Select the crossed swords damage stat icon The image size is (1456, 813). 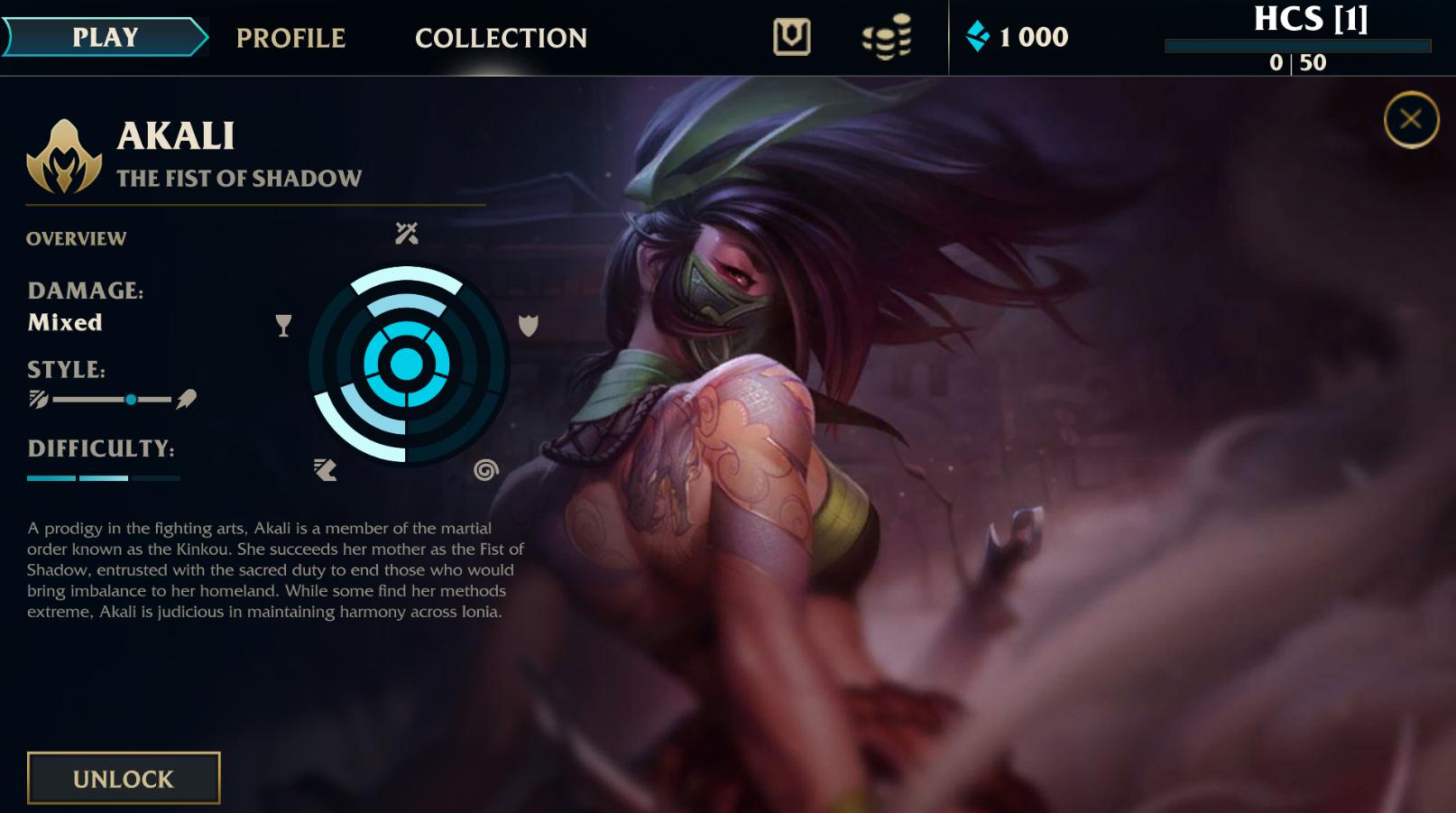point(407,233)
